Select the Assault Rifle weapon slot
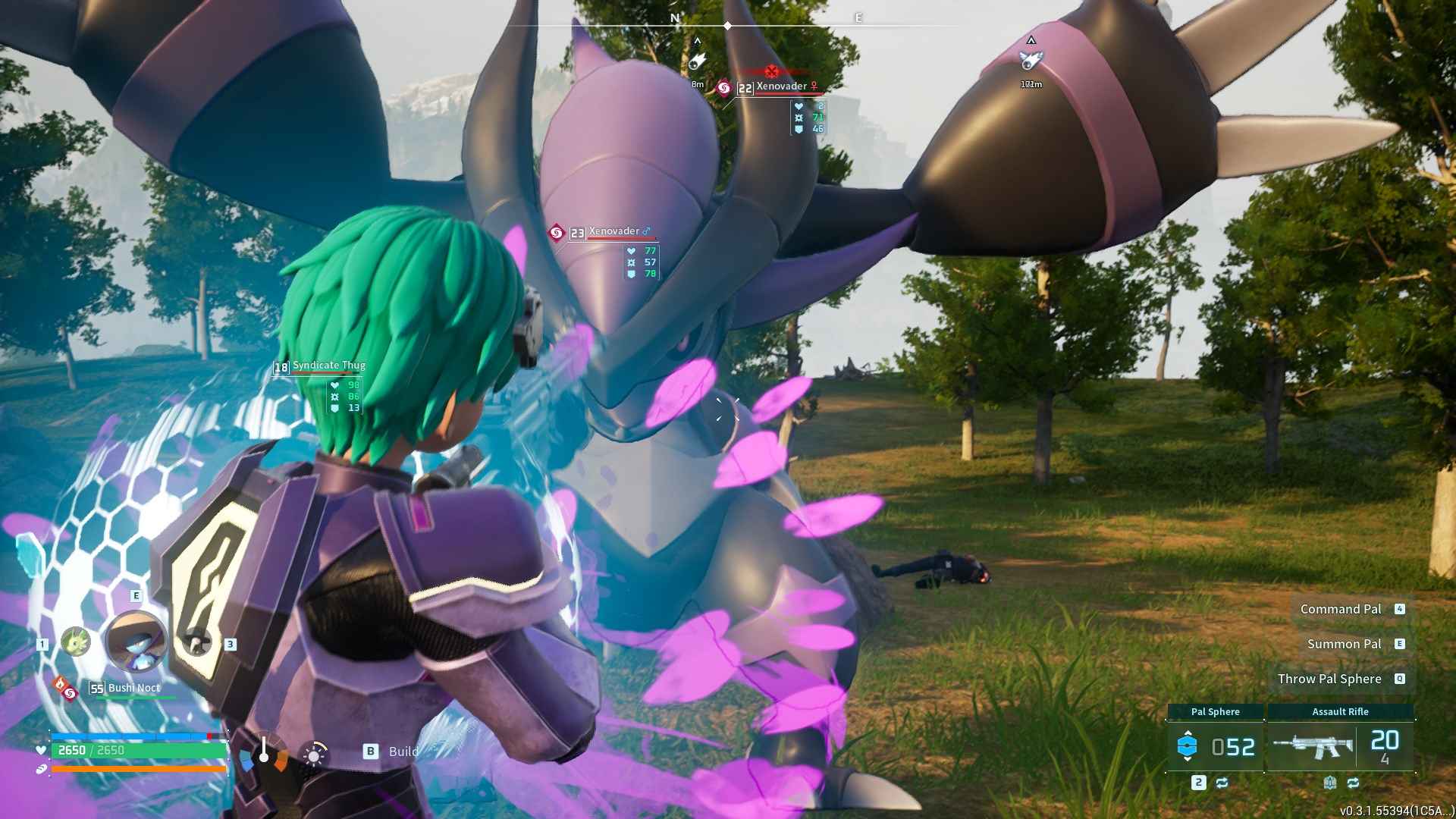 coord(1340,746)
